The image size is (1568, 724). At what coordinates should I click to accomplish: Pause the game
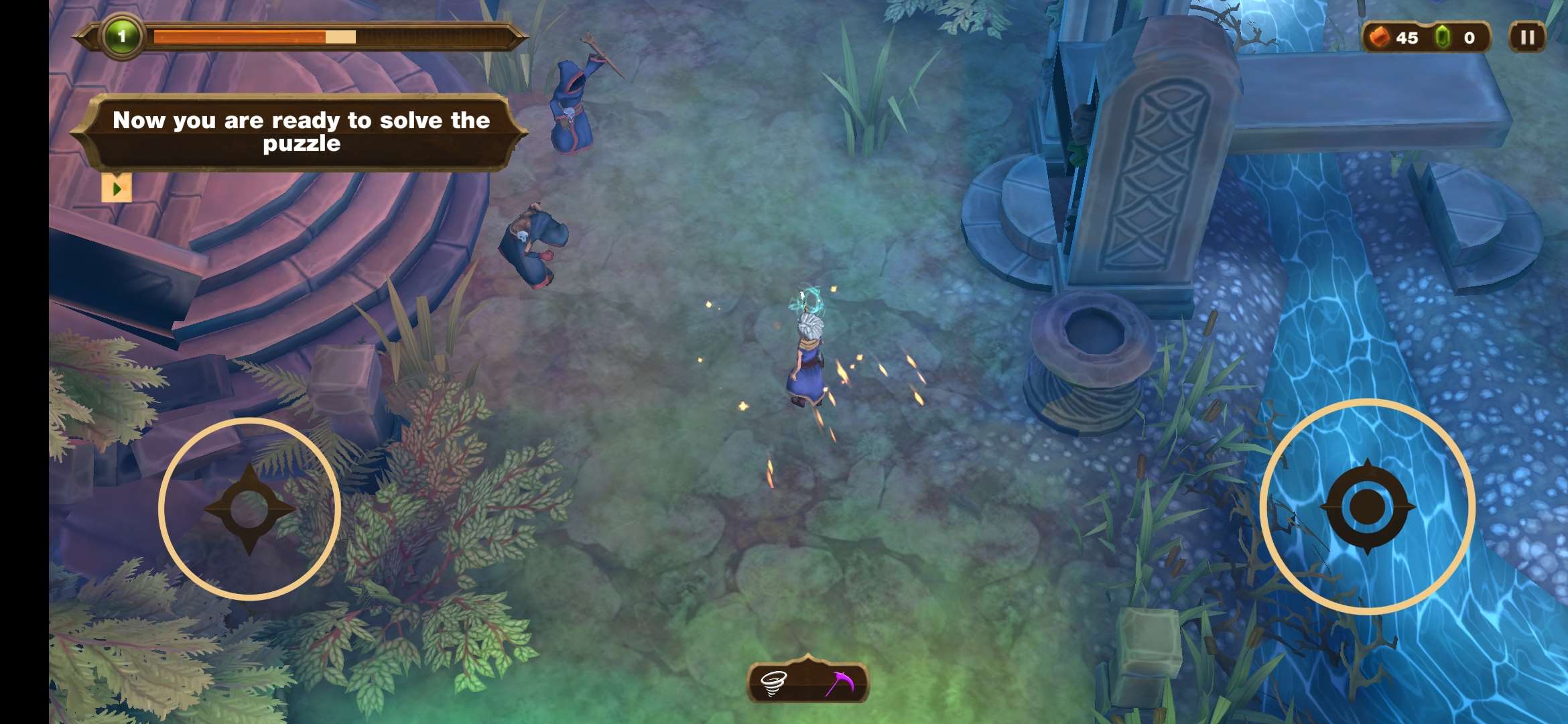coord(1526,38)
